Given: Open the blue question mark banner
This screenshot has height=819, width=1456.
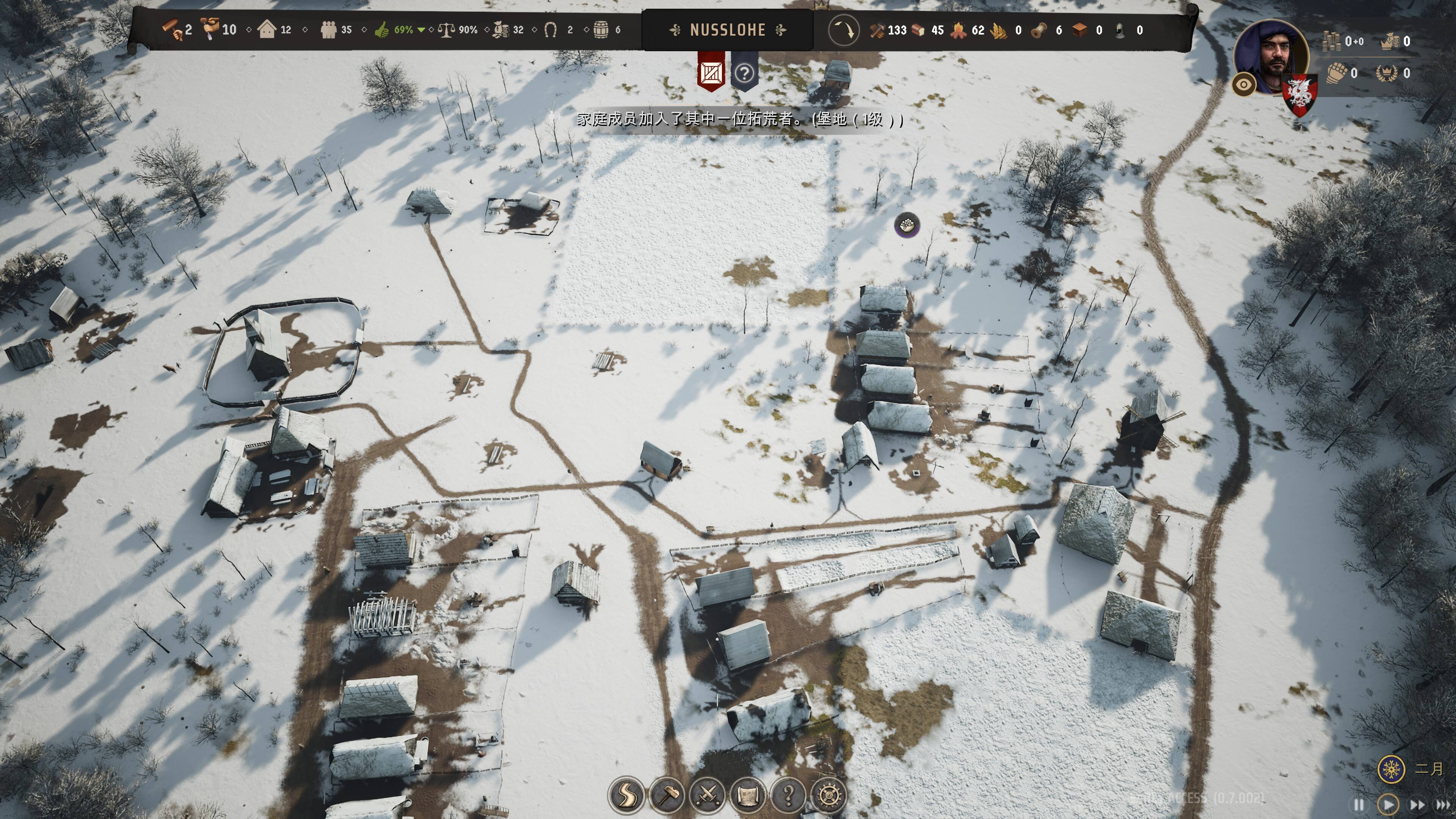Looking at the screenshot, I should click(x=744, y=72).
